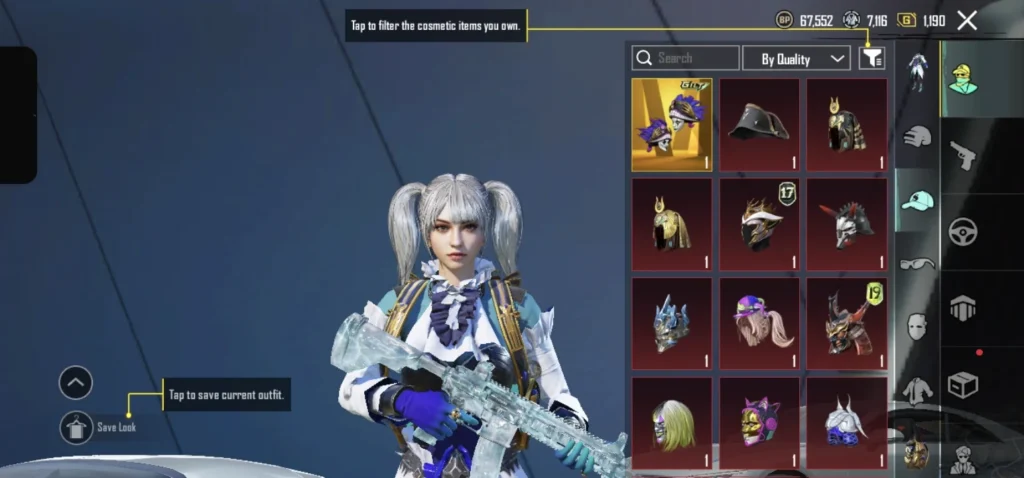
Task: Choose the red horned helmet marked 19
Action: click(x=847, y=322)
